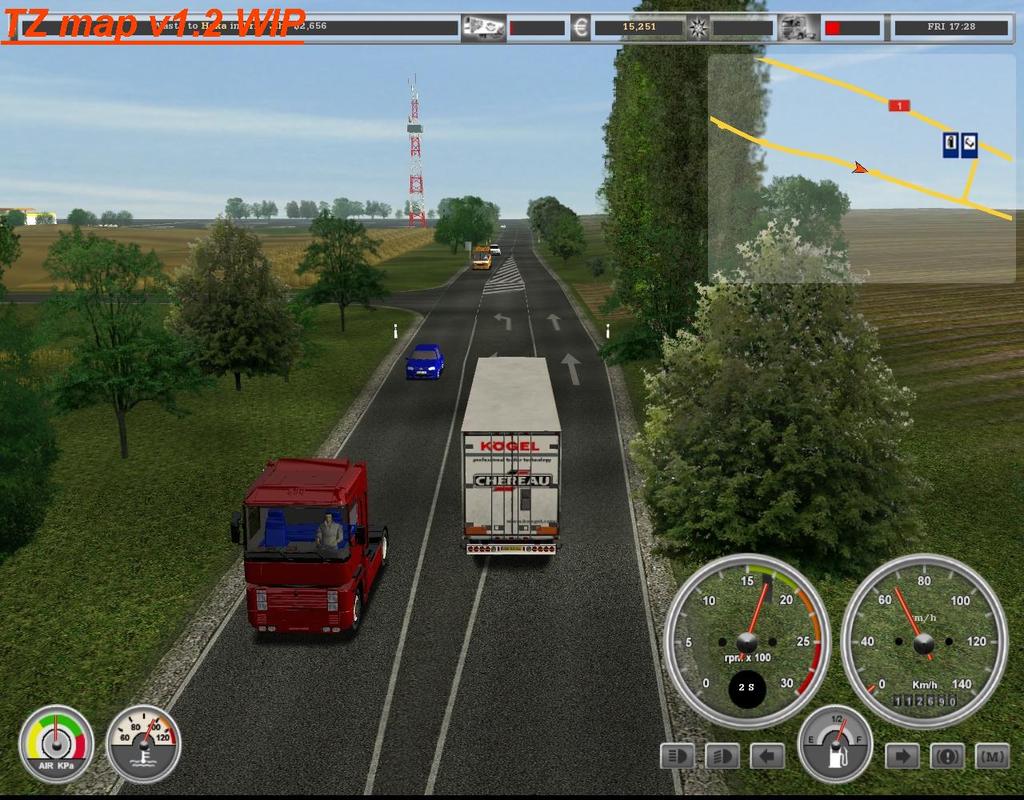Click the police star icon in top bar
The height and width of the screenshot is (800, 1024).
[x=698, y=27]
